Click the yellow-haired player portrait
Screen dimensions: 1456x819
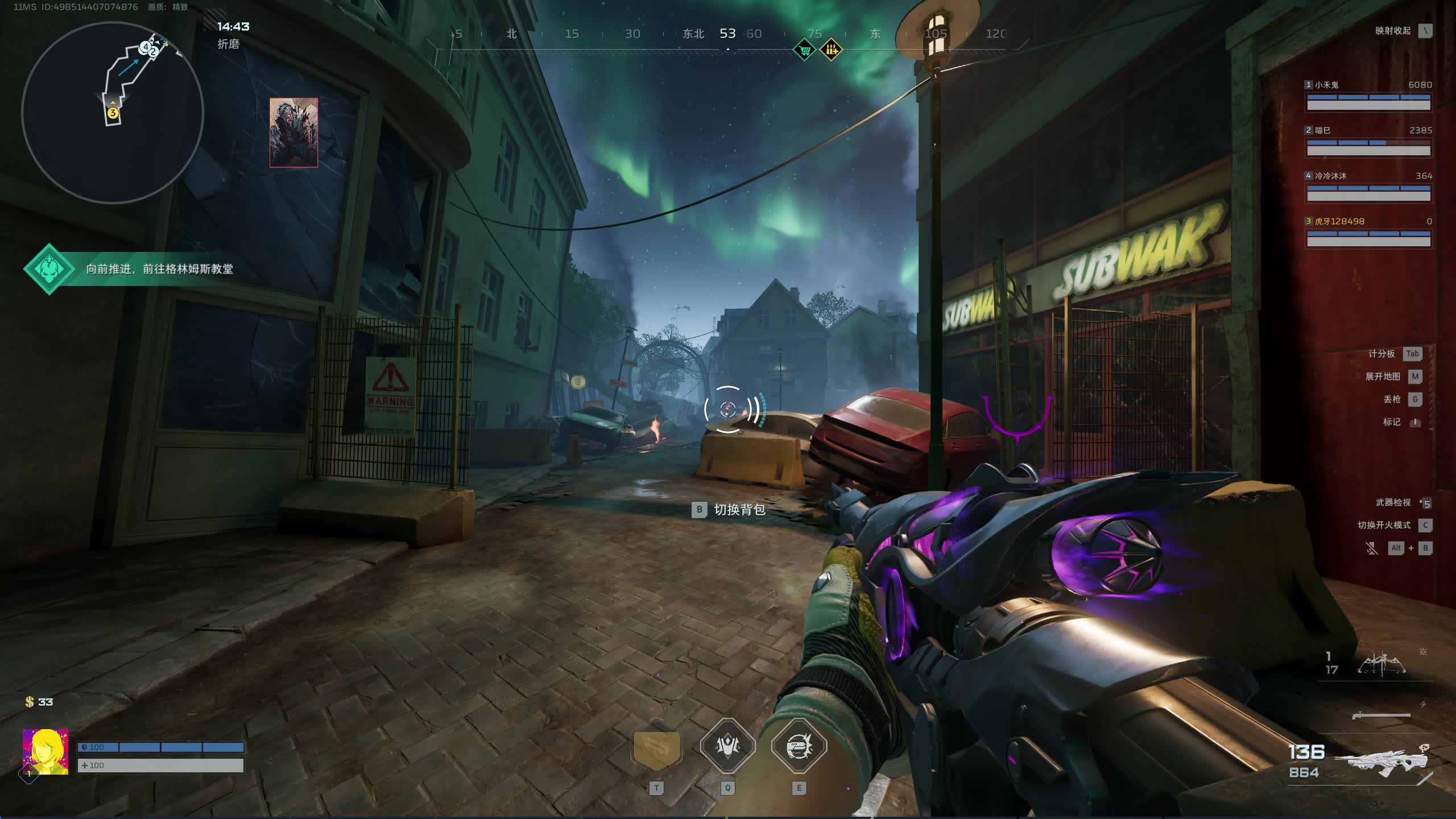click(x=45, y=752)
